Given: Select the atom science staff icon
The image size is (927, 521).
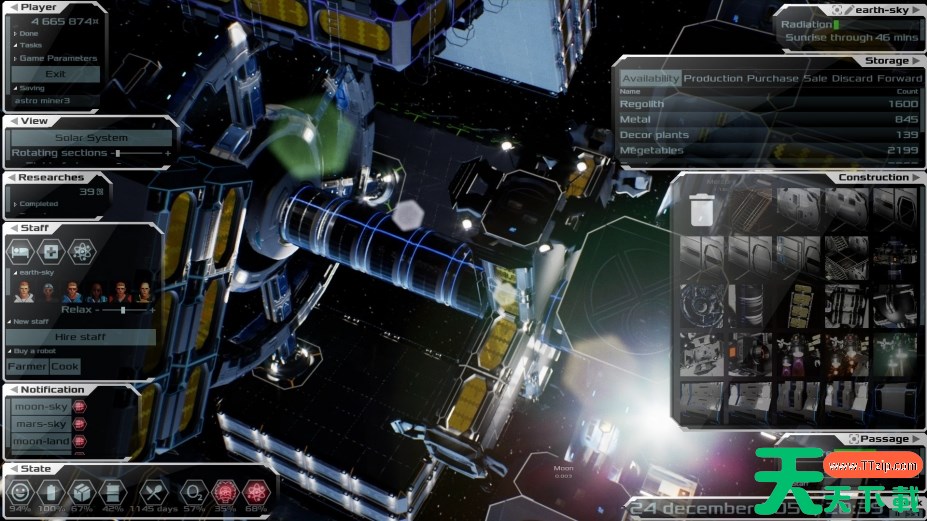Looking at the screenshot, I should click(82, 251).
